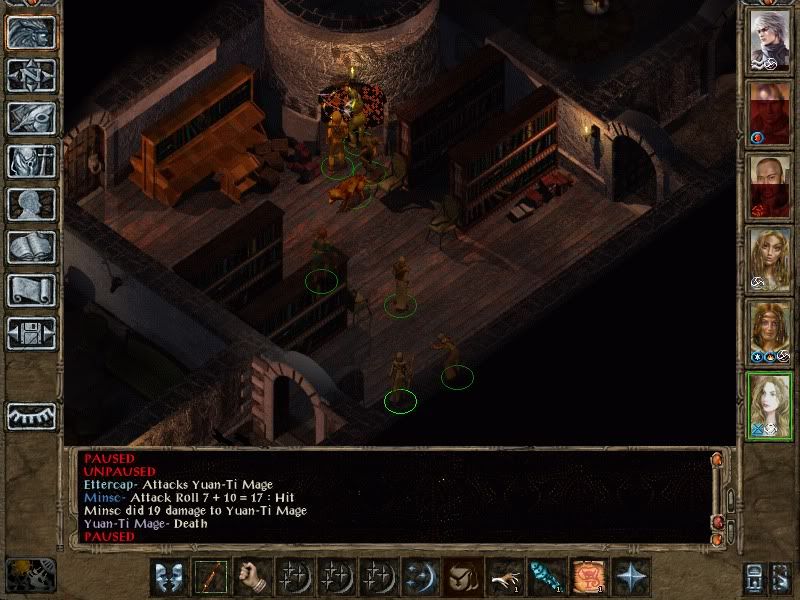Open the character record bust button
The height and width of the screenshot is (600, 800).
32,204
